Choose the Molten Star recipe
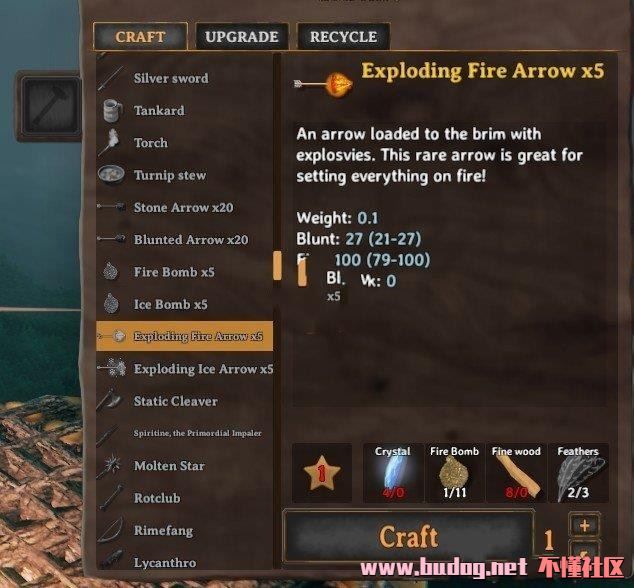634x588 pixels. tap(169, 466)
